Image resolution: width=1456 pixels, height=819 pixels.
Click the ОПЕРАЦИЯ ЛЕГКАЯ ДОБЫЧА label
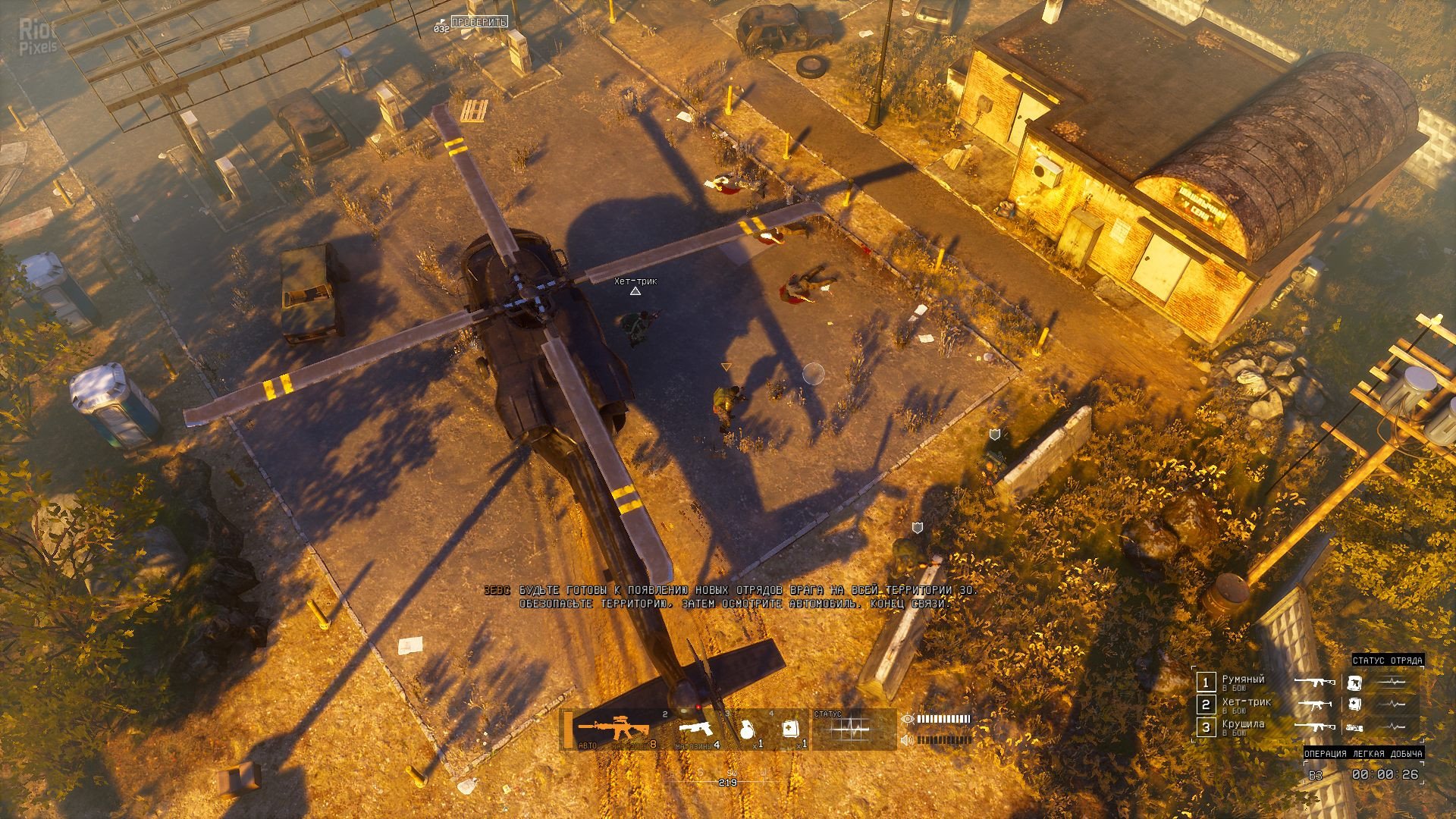tap(1363, 753)
